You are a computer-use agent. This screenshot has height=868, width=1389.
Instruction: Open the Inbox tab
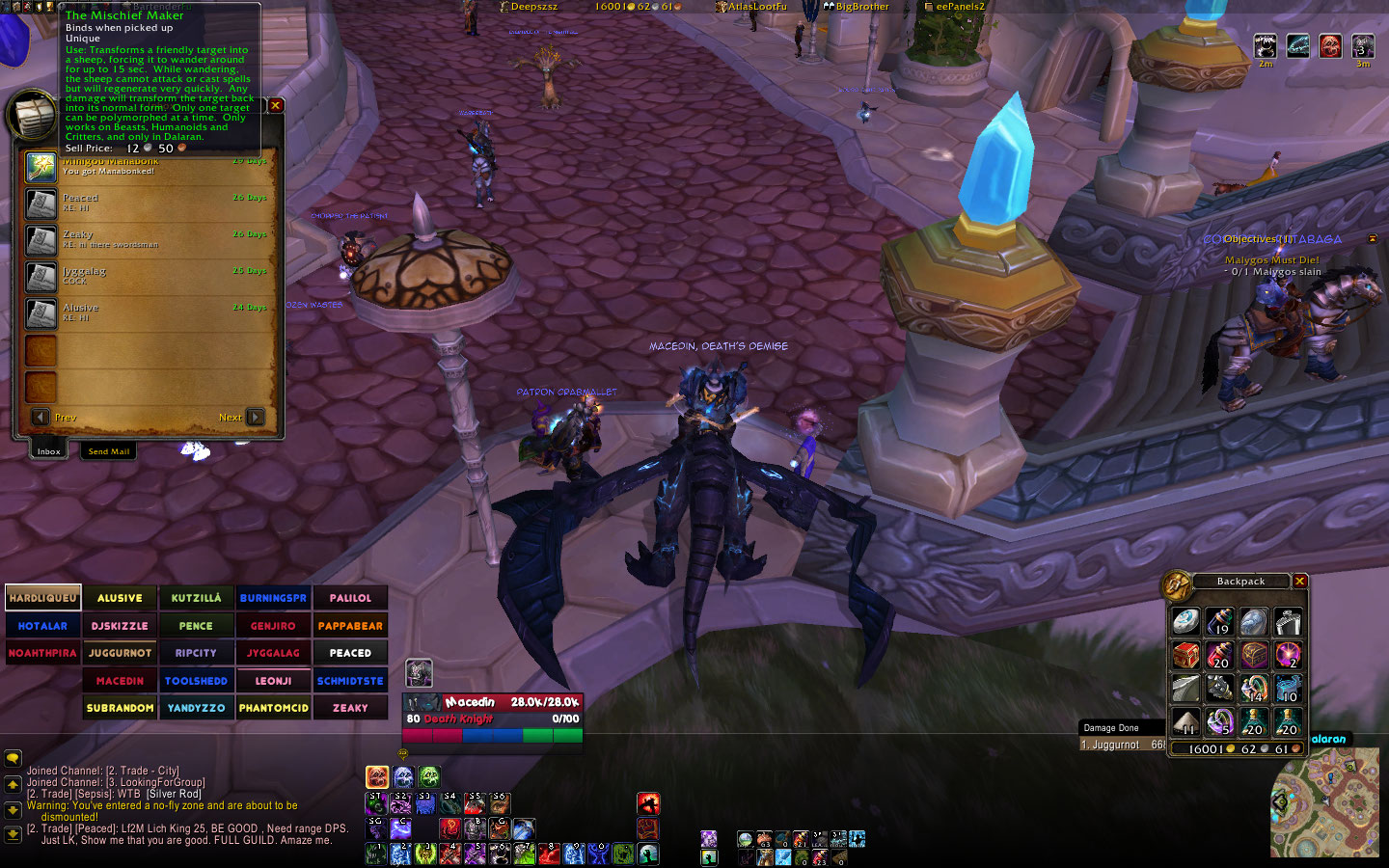click(48, 451)
